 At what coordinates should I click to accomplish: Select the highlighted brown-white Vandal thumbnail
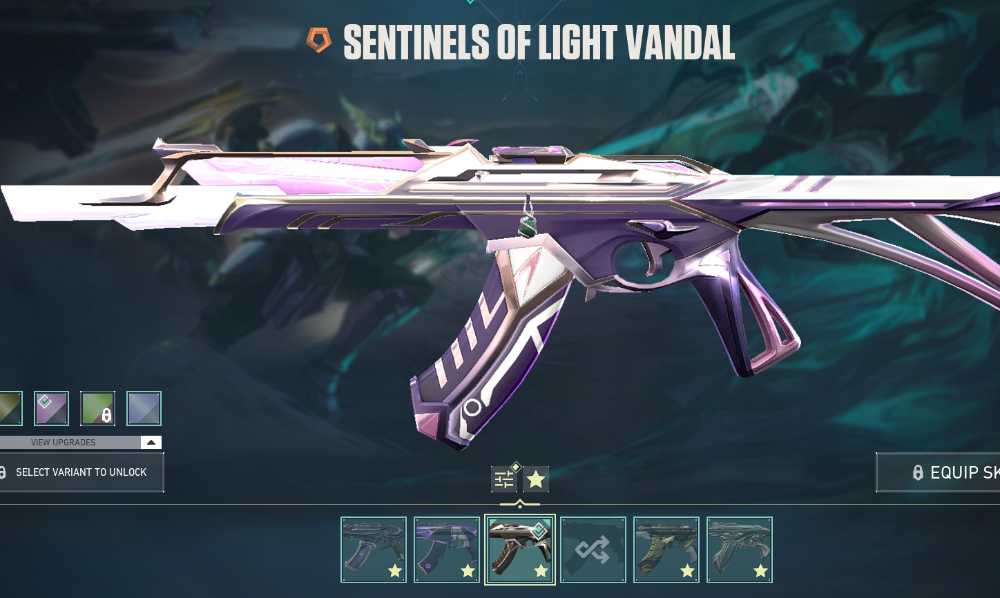click(520, 549)
